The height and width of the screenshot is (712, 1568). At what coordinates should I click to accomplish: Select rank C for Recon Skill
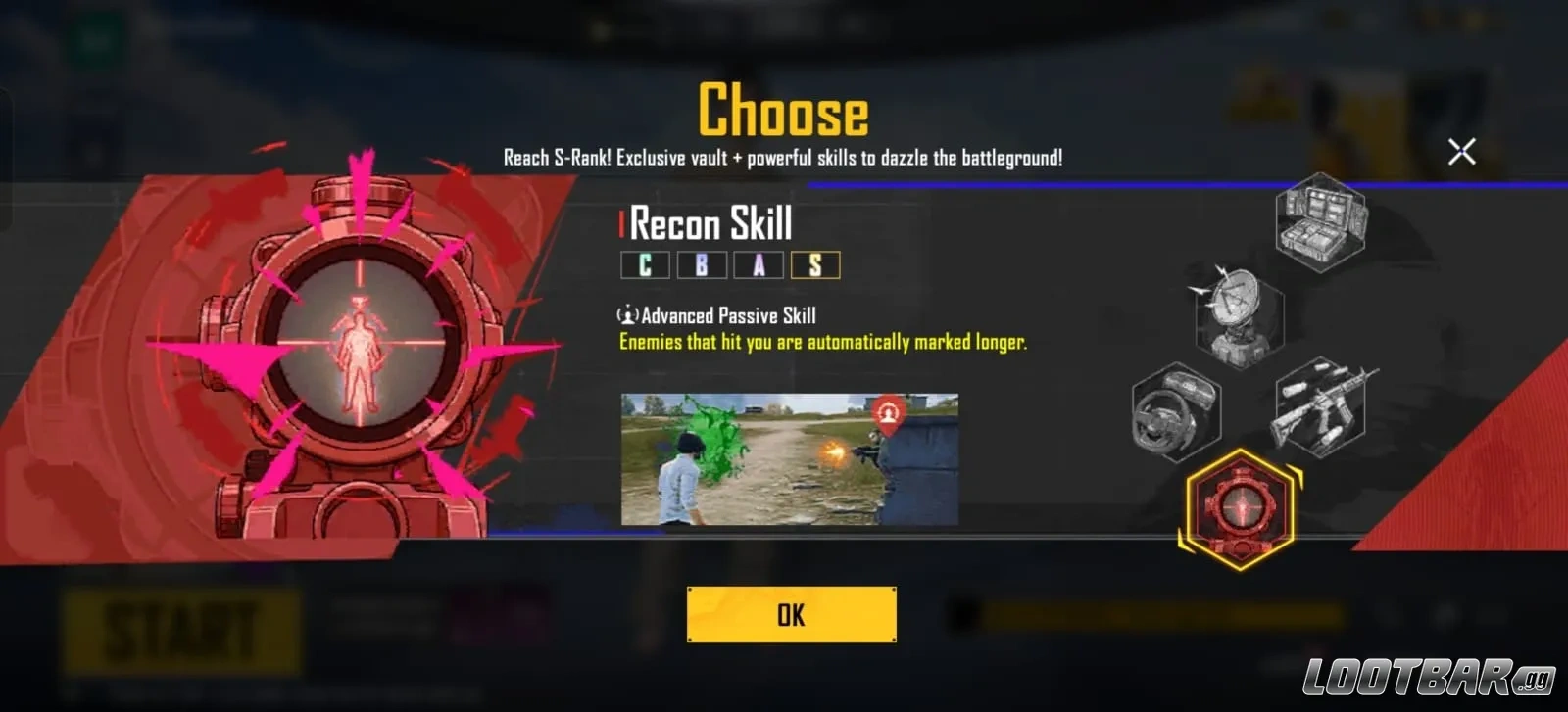tap(645, 265)
